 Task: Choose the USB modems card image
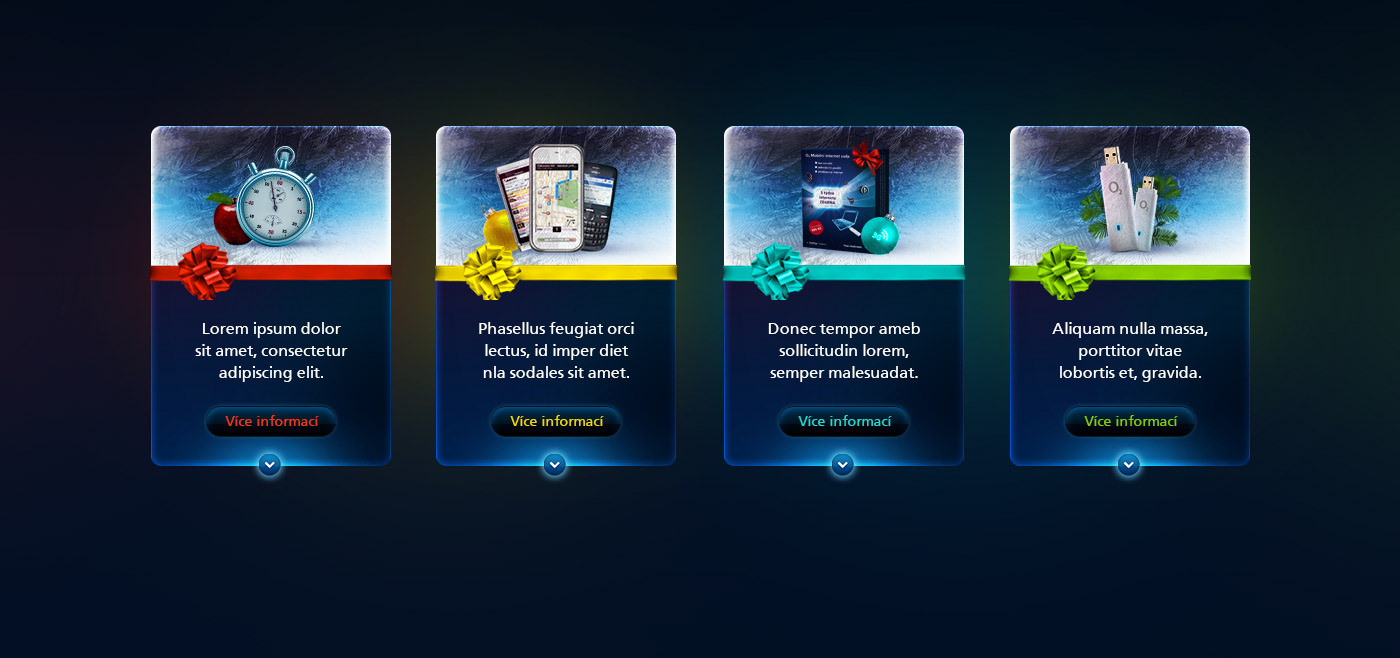pos(1130,197)
